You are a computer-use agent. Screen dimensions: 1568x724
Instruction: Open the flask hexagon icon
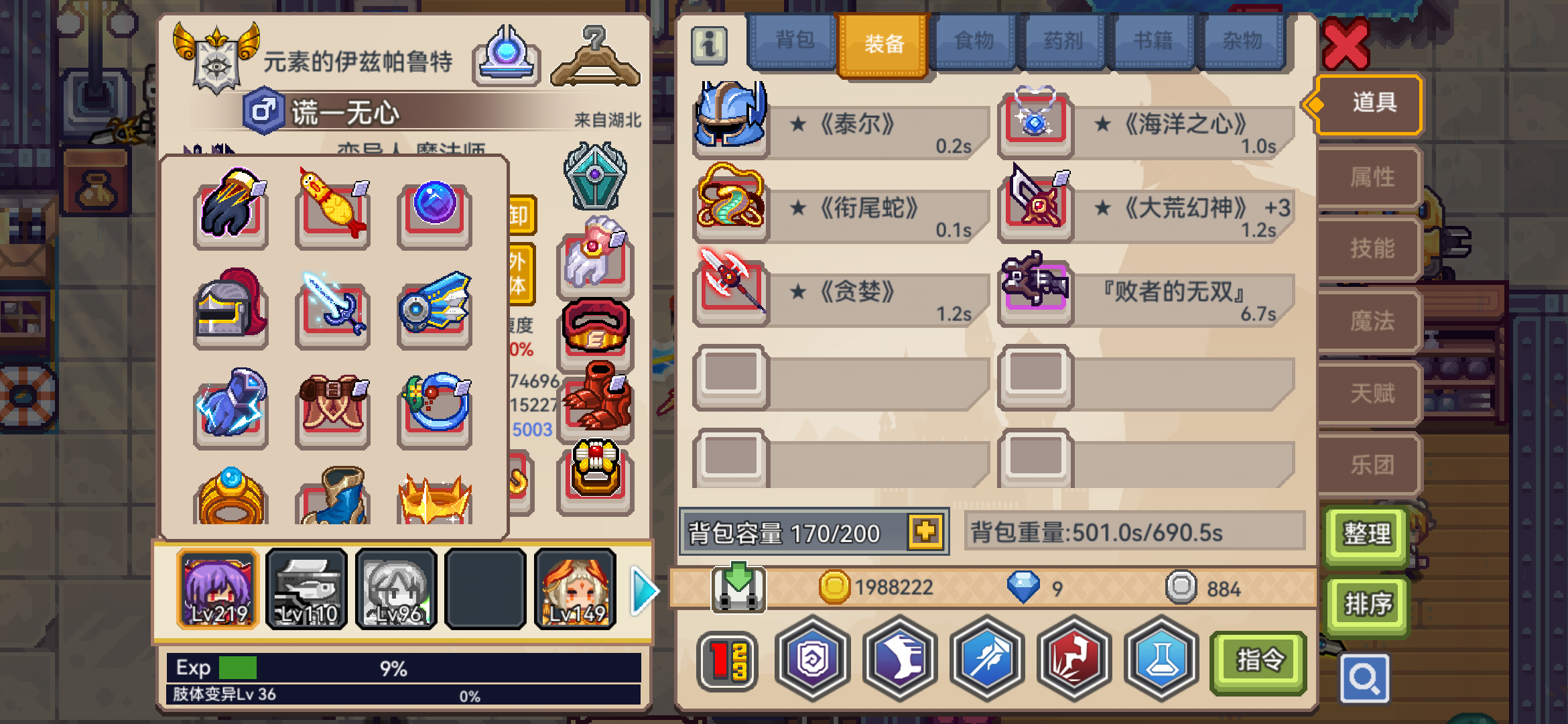click(x=1161, y=660)
